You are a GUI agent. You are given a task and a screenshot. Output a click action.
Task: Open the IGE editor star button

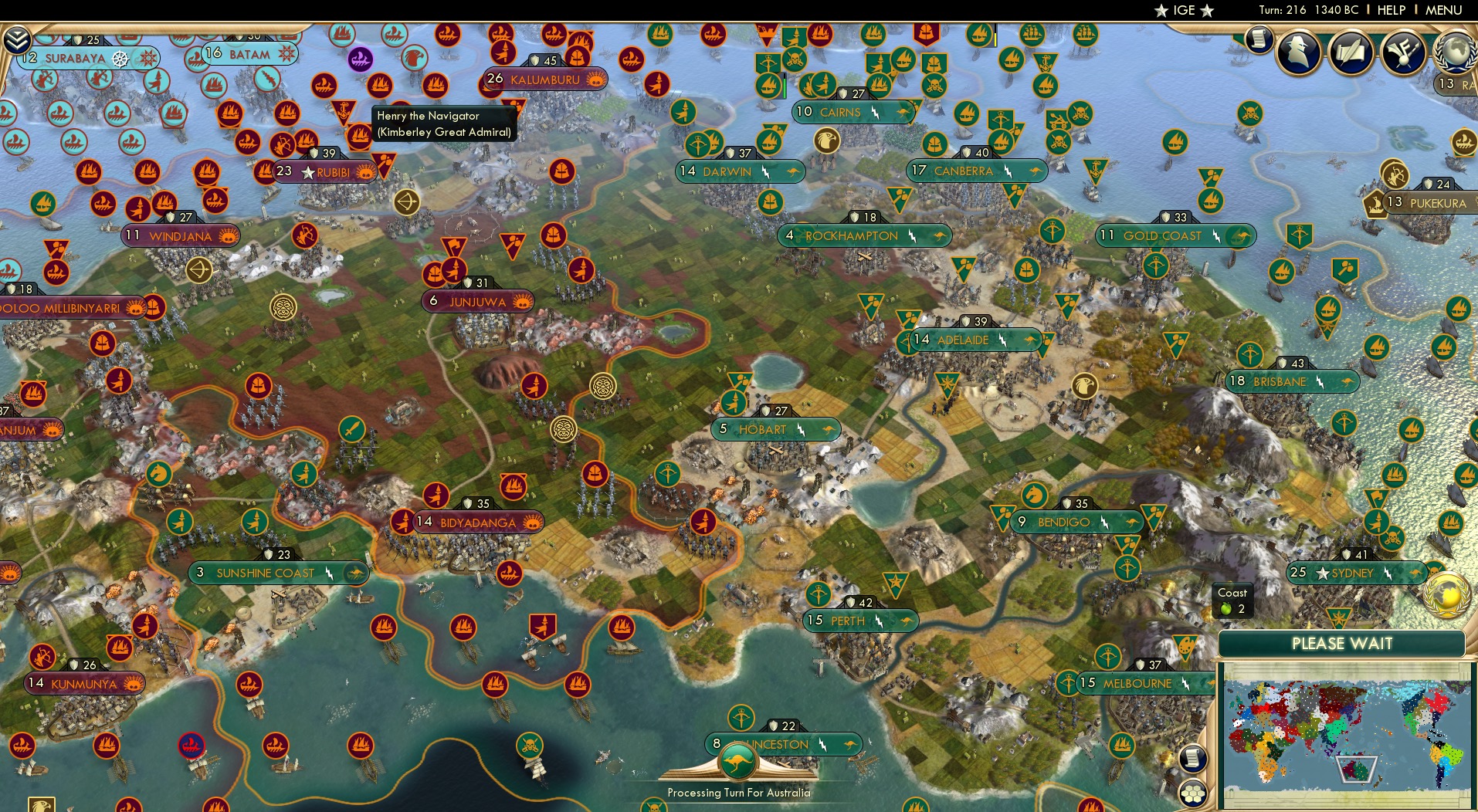click(x=1186, y=10)
